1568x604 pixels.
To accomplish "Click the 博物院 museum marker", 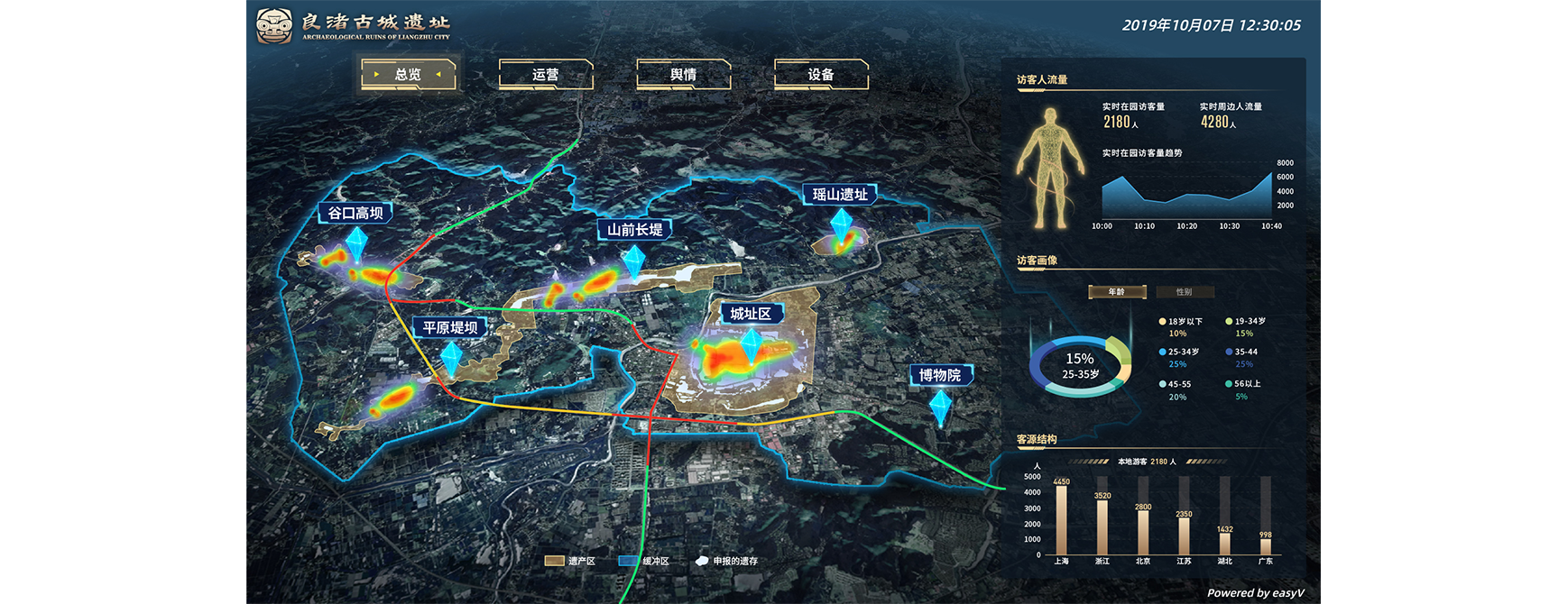I will (x=940, y=375).
